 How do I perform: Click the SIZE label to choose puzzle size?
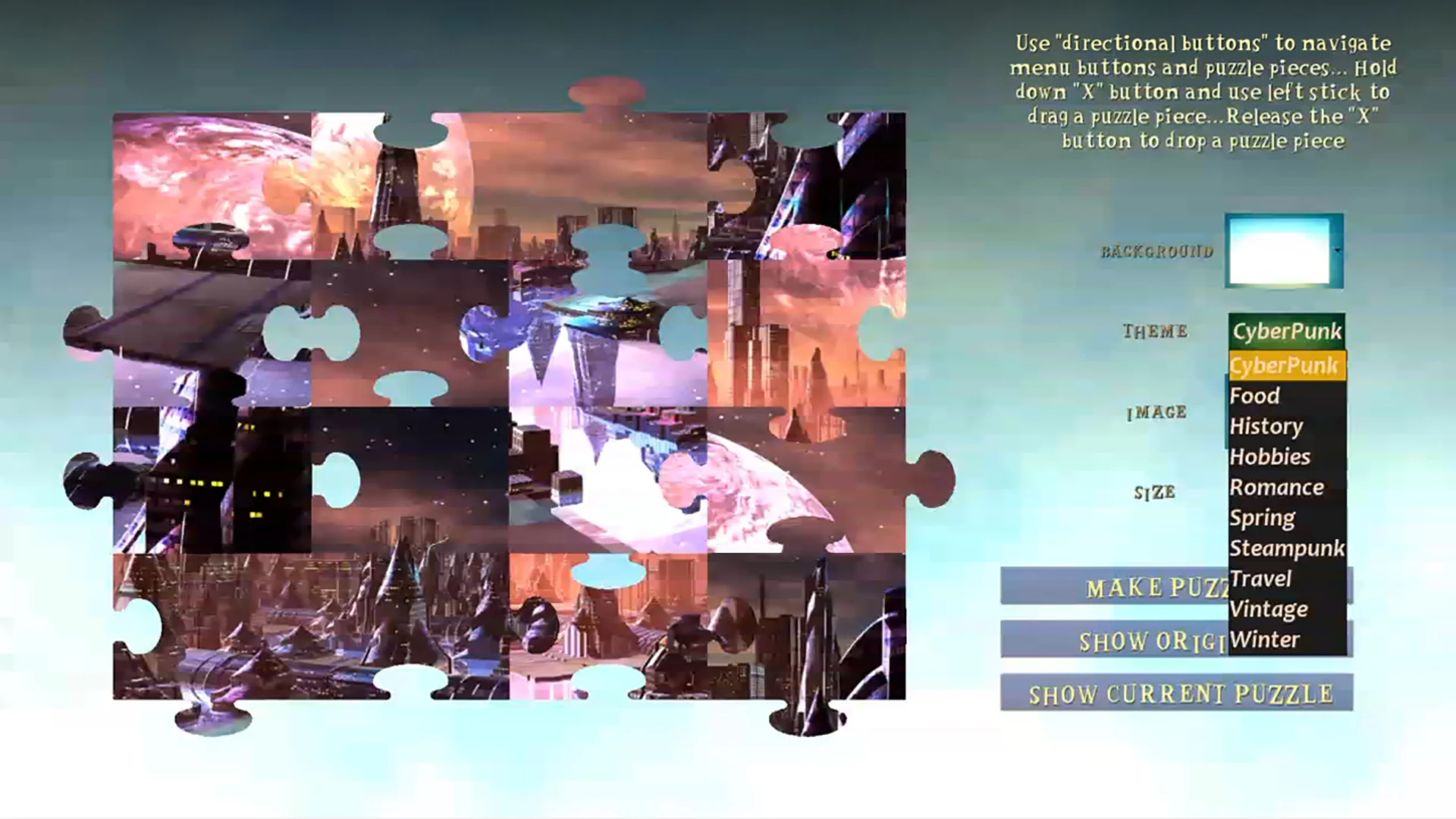click(1155, 493)
